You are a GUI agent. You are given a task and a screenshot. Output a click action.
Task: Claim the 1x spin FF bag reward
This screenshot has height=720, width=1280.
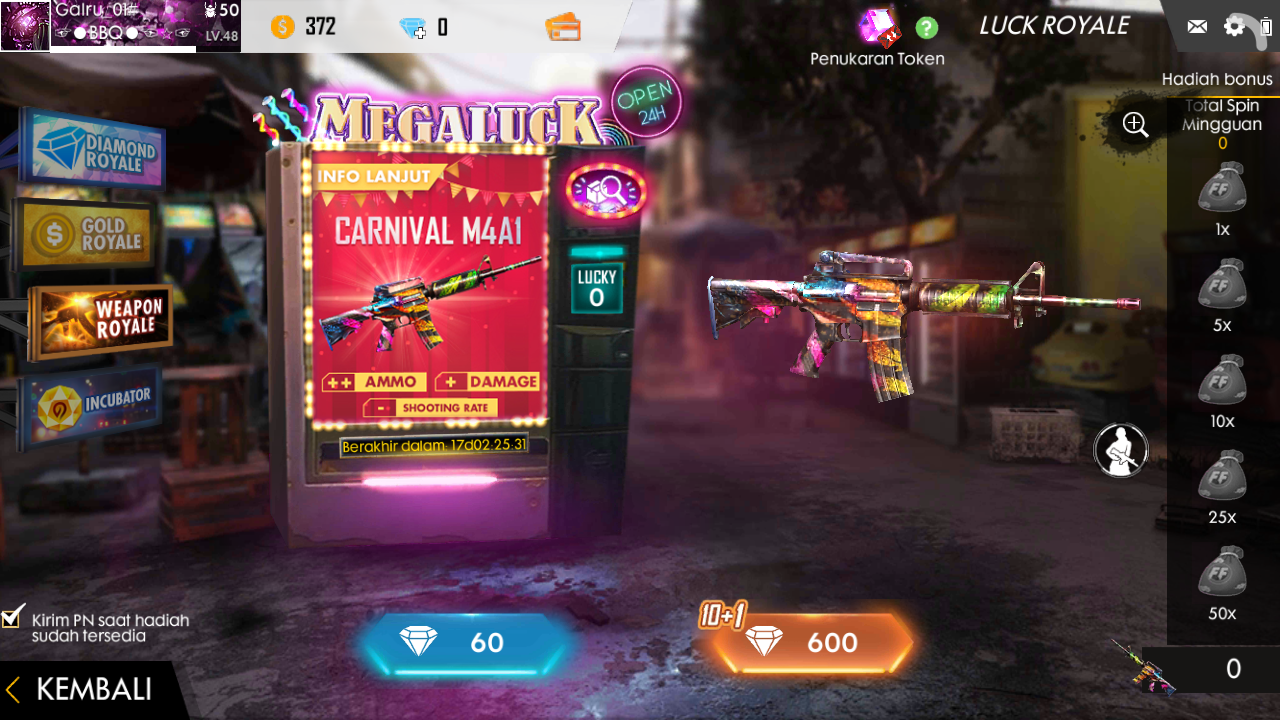1221,189
